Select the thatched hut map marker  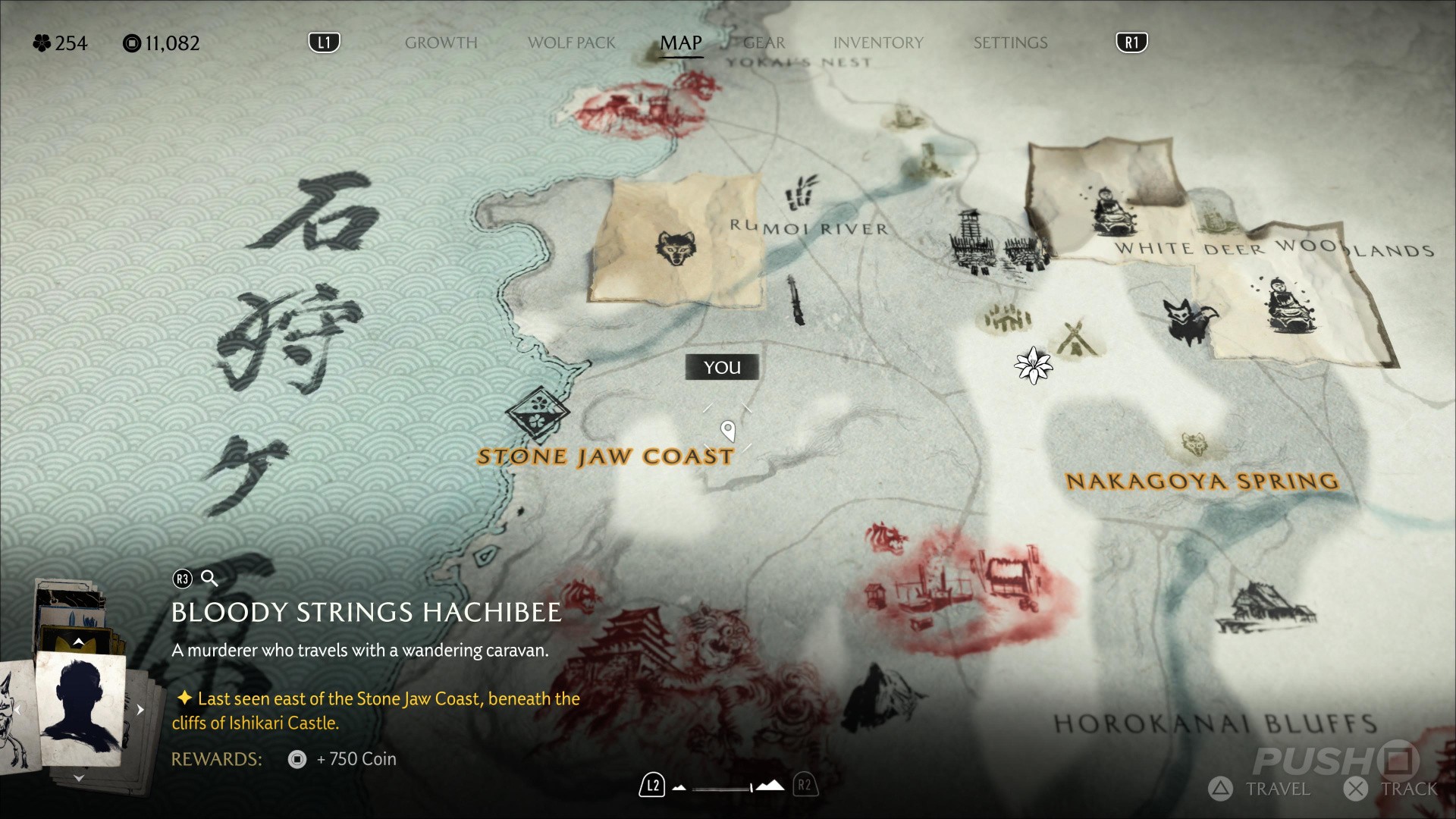1264,607
